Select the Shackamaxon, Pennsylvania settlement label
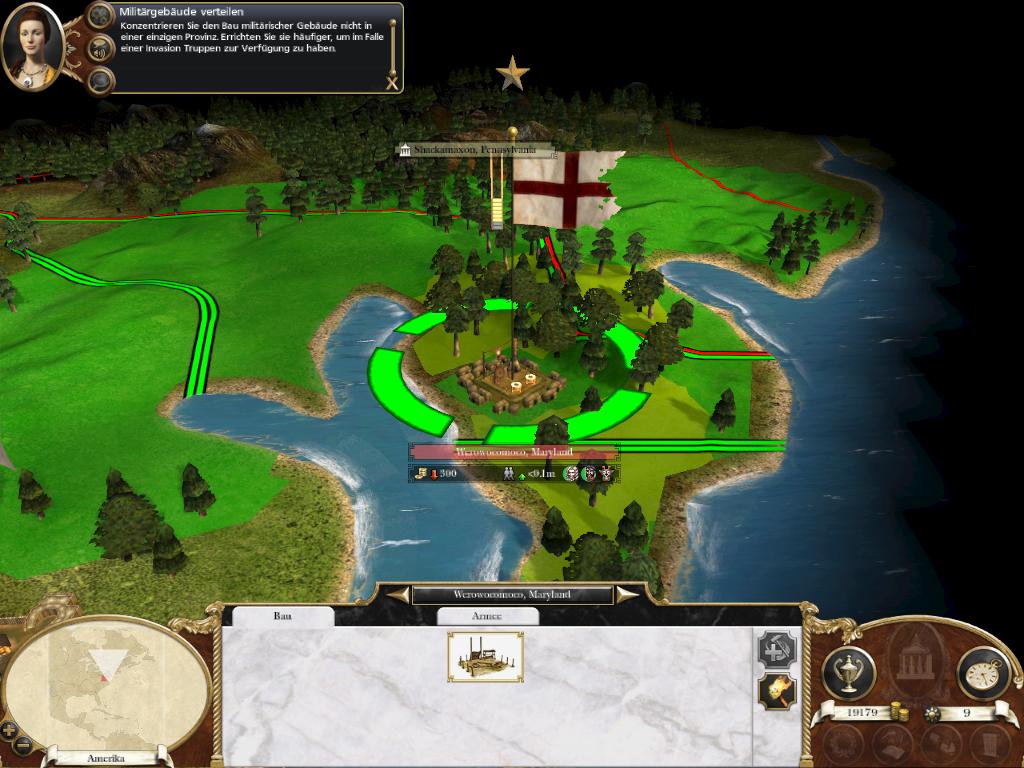1024x768 pixels. tap(475, 150)
